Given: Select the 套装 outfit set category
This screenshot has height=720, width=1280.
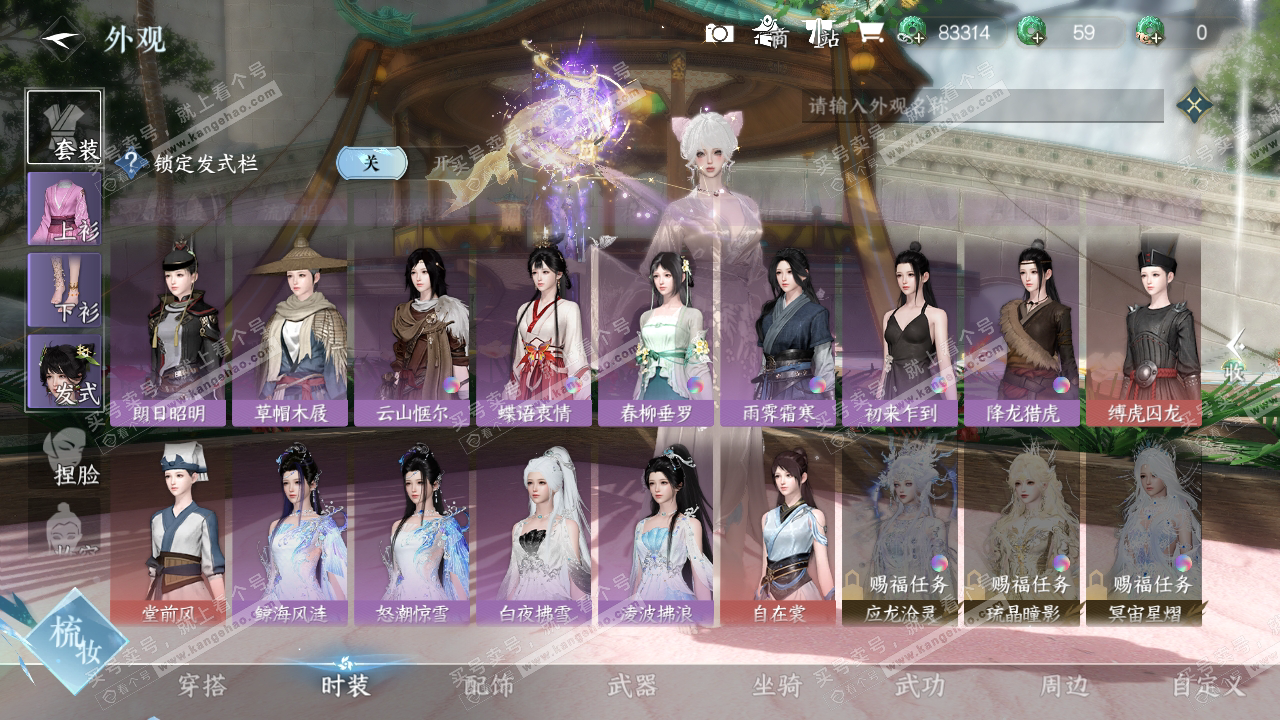Looking at the screenshot, I should [x=64, y=127].
